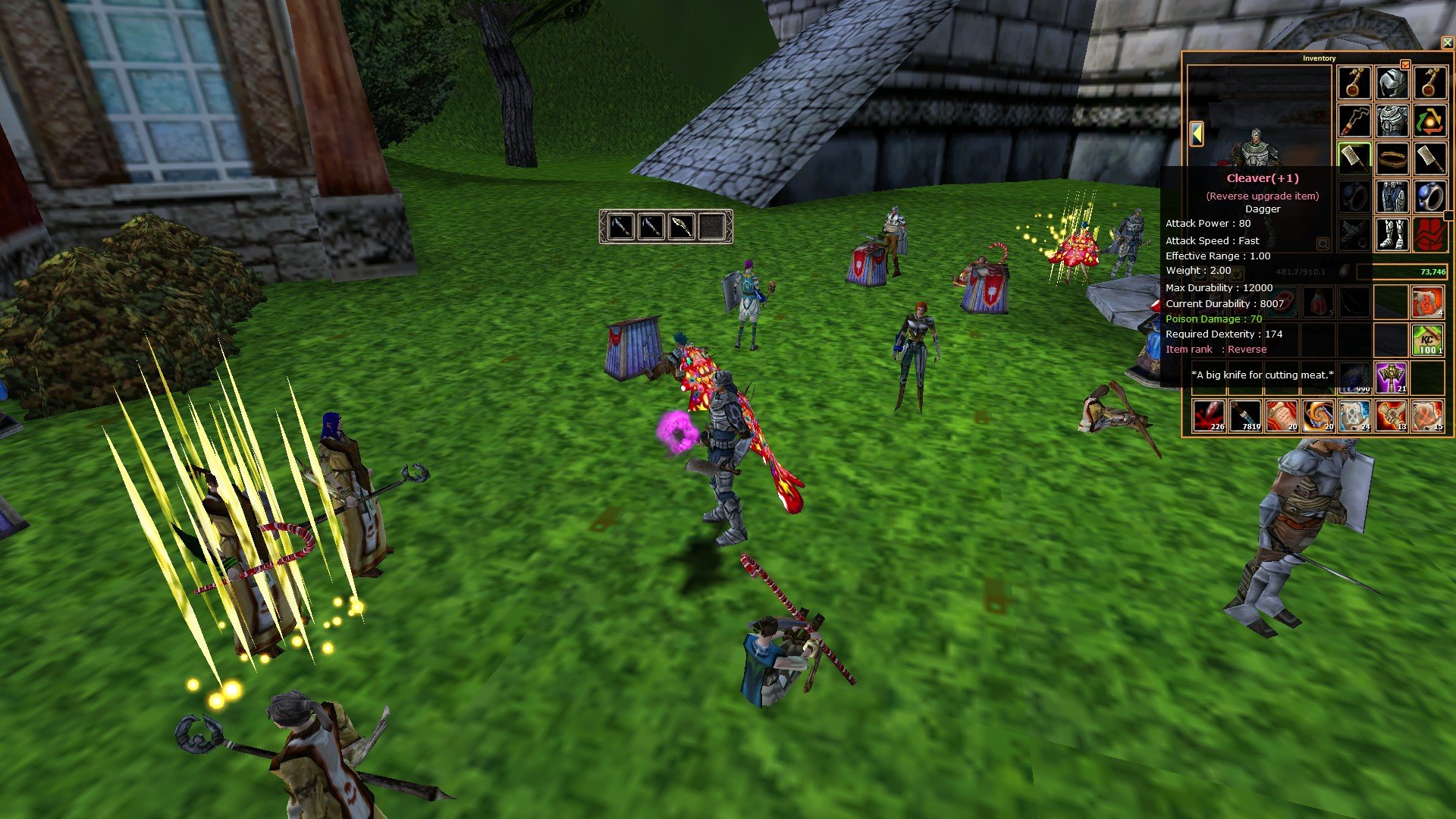Select the equipped silver helmet slot
The width and height of the screenshot is (1456, 819).
point(1392,83)
